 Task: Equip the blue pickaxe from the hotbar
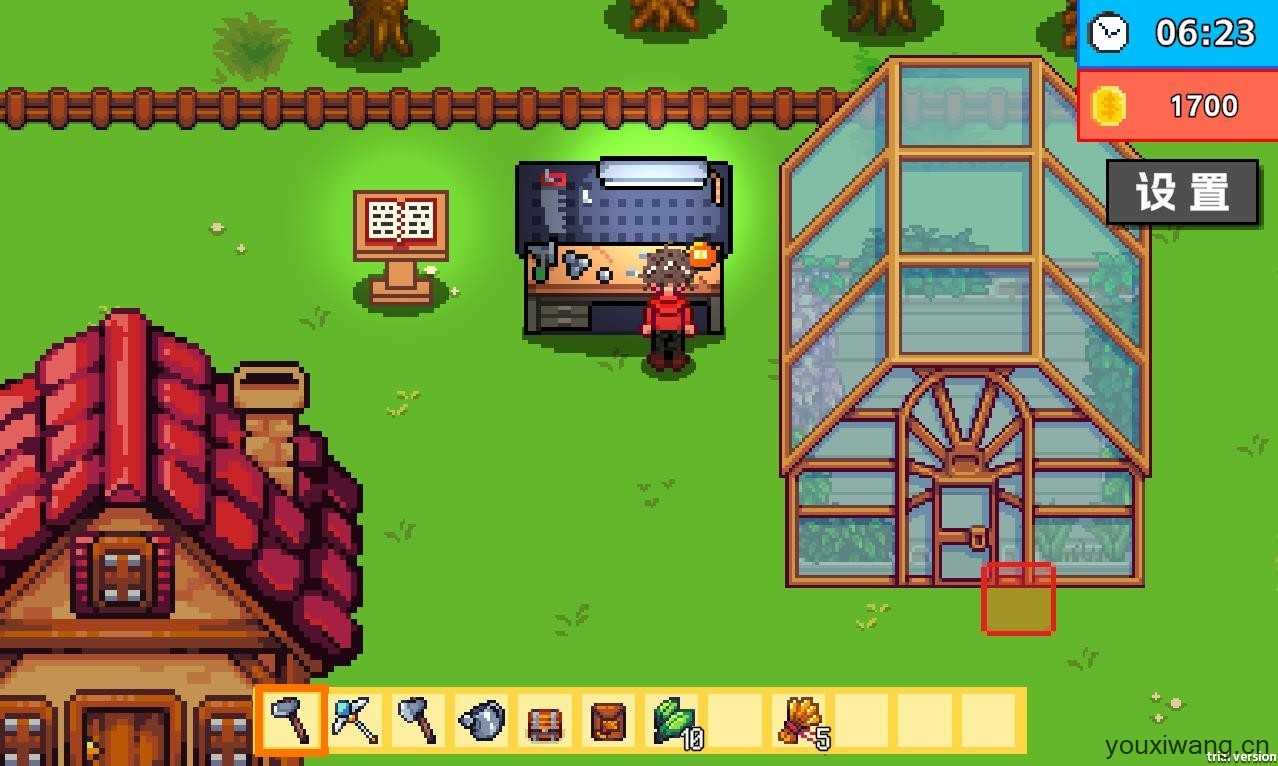[x=355, y=720]
